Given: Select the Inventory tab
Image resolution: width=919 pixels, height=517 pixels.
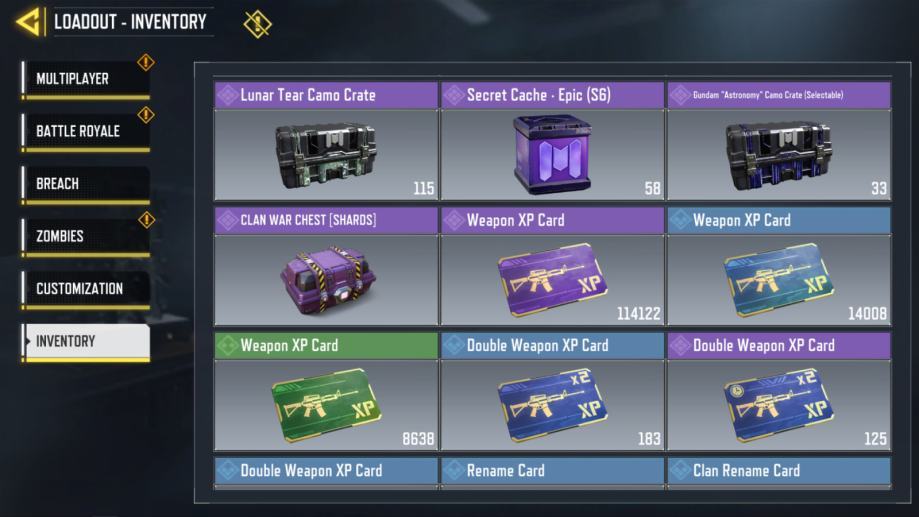Looking at the screenshot, I should pyautogui.click(x=85, y=341).
